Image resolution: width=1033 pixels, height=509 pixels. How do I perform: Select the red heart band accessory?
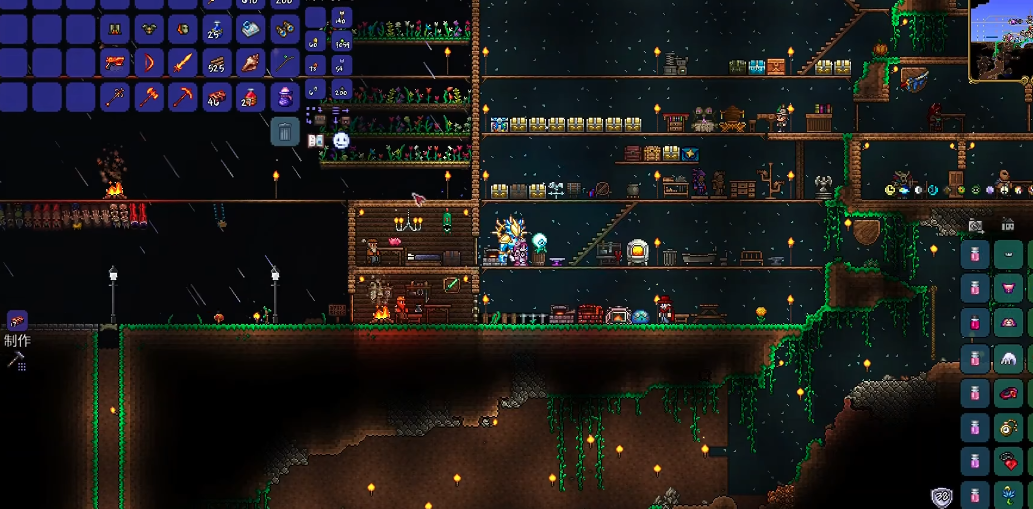pos(1010,462)
